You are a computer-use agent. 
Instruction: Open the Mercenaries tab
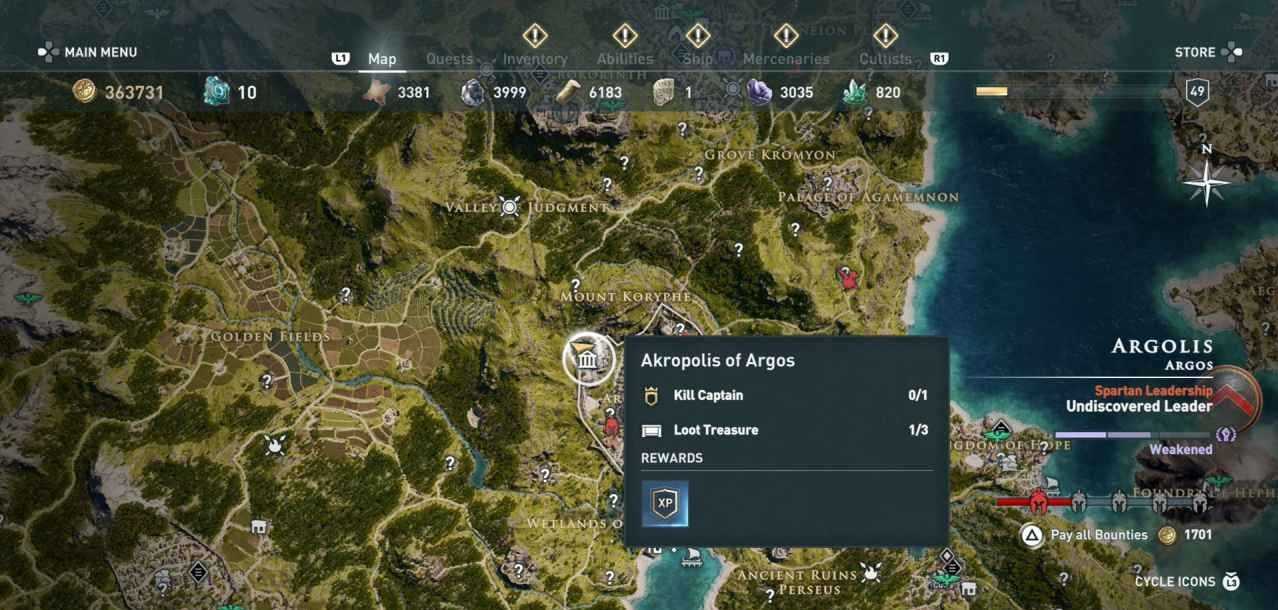click(786, 58)
